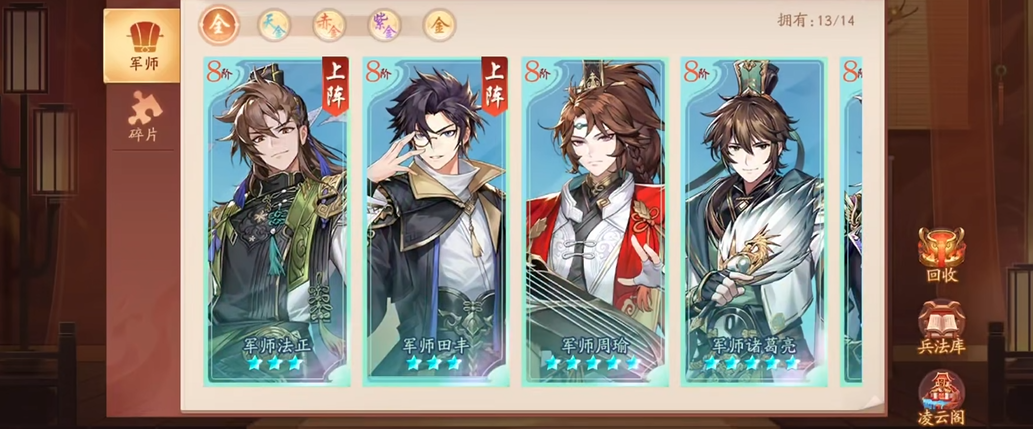Choose the 军师诸葛亮 card
Viewport: 1033px width, 429px height.
754,220
